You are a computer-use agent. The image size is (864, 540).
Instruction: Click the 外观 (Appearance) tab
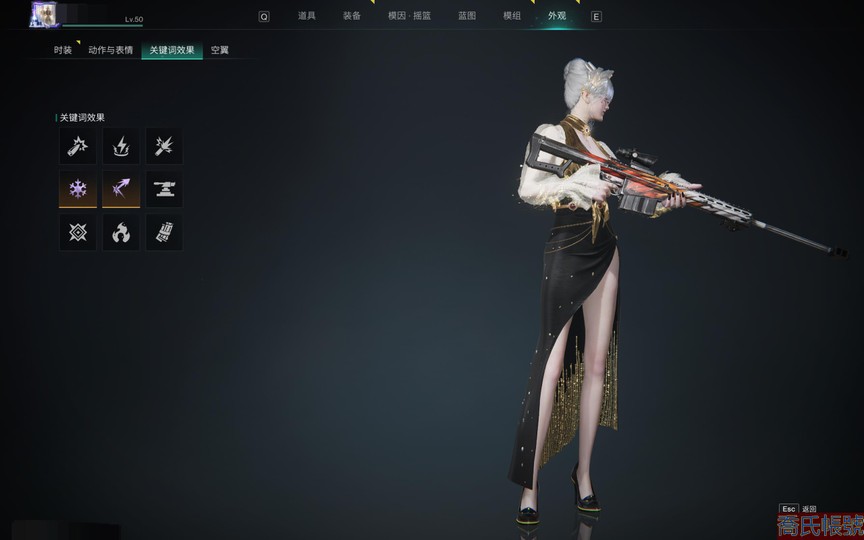557,16
